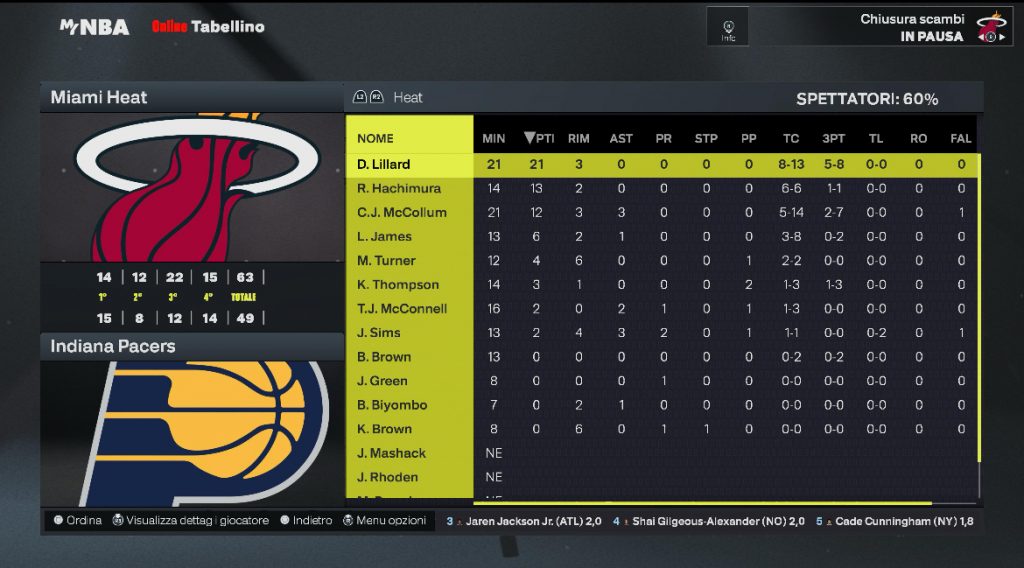Screen dimensions: 1024x568
Task: Select D. Lillard's row in the box score
Action: [x=384, y=164]
